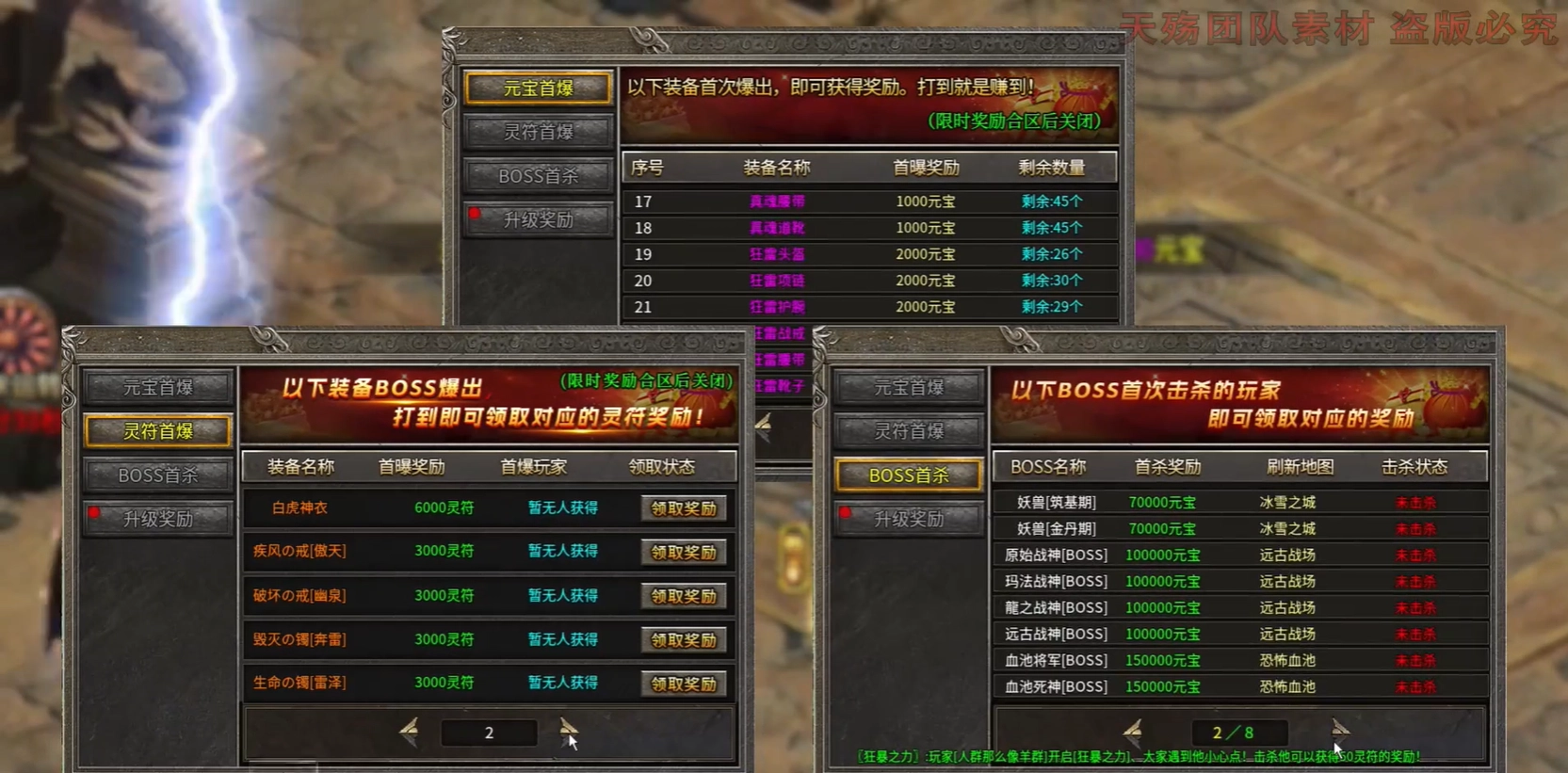Click the red dot on left 升级奖励 tab

(93, 513)
